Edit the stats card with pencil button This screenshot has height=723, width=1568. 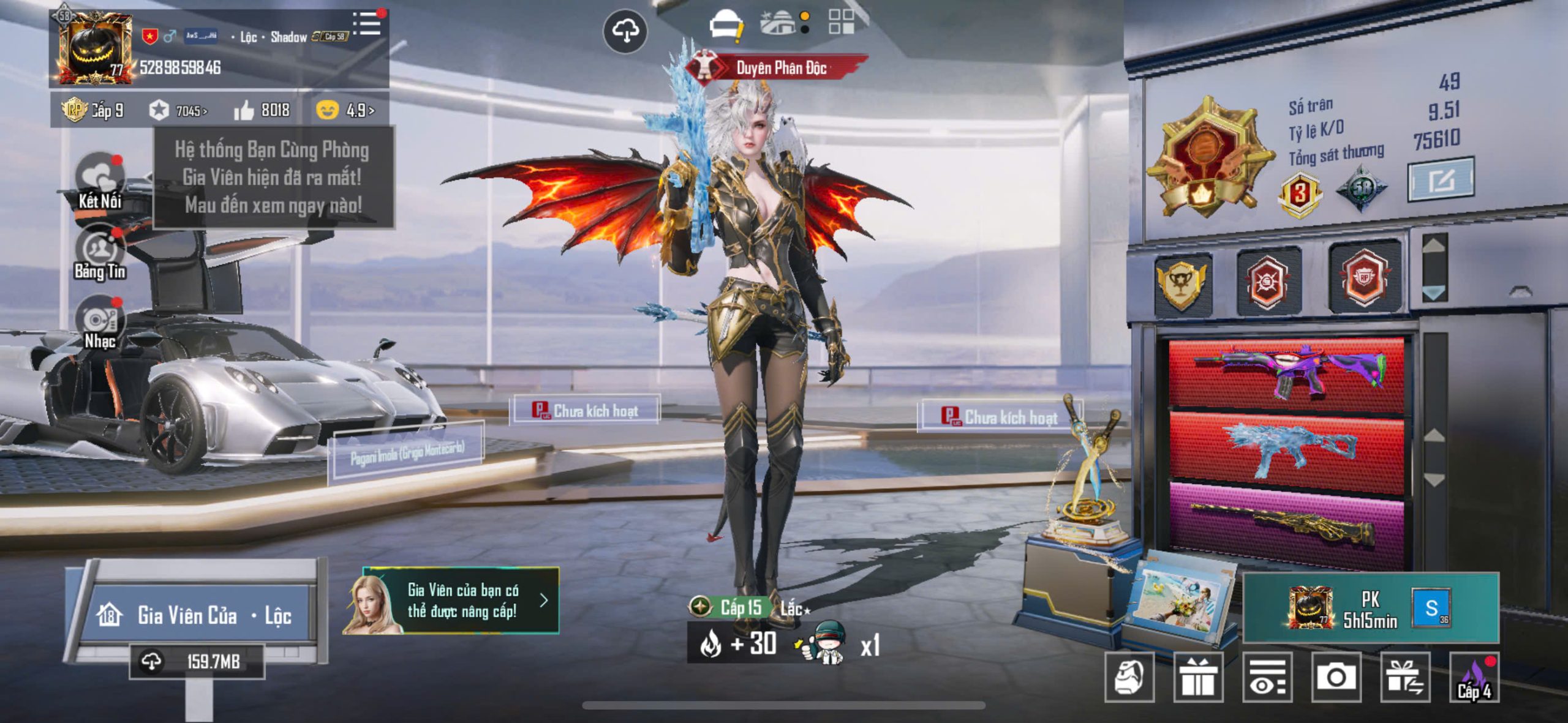(x=1441, y=179)
